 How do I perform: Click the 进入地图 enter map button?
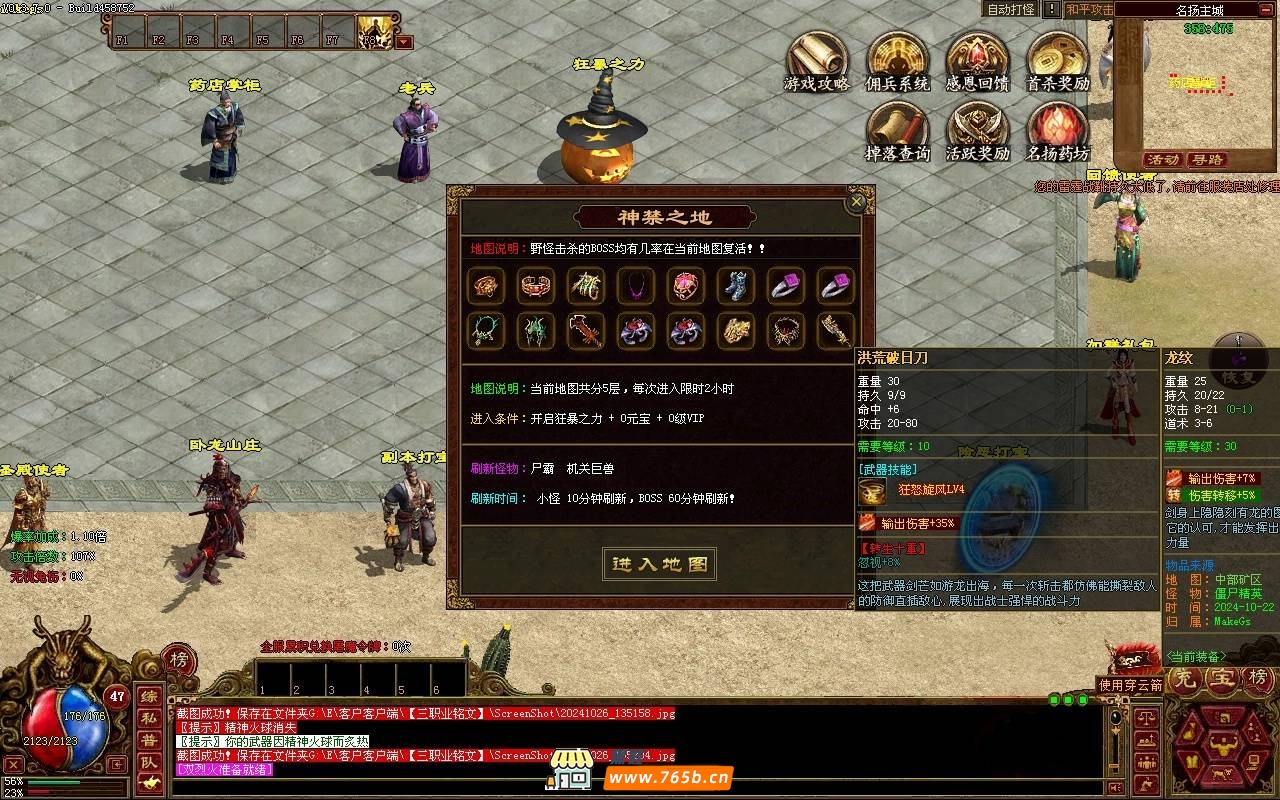tap(660, 564)
